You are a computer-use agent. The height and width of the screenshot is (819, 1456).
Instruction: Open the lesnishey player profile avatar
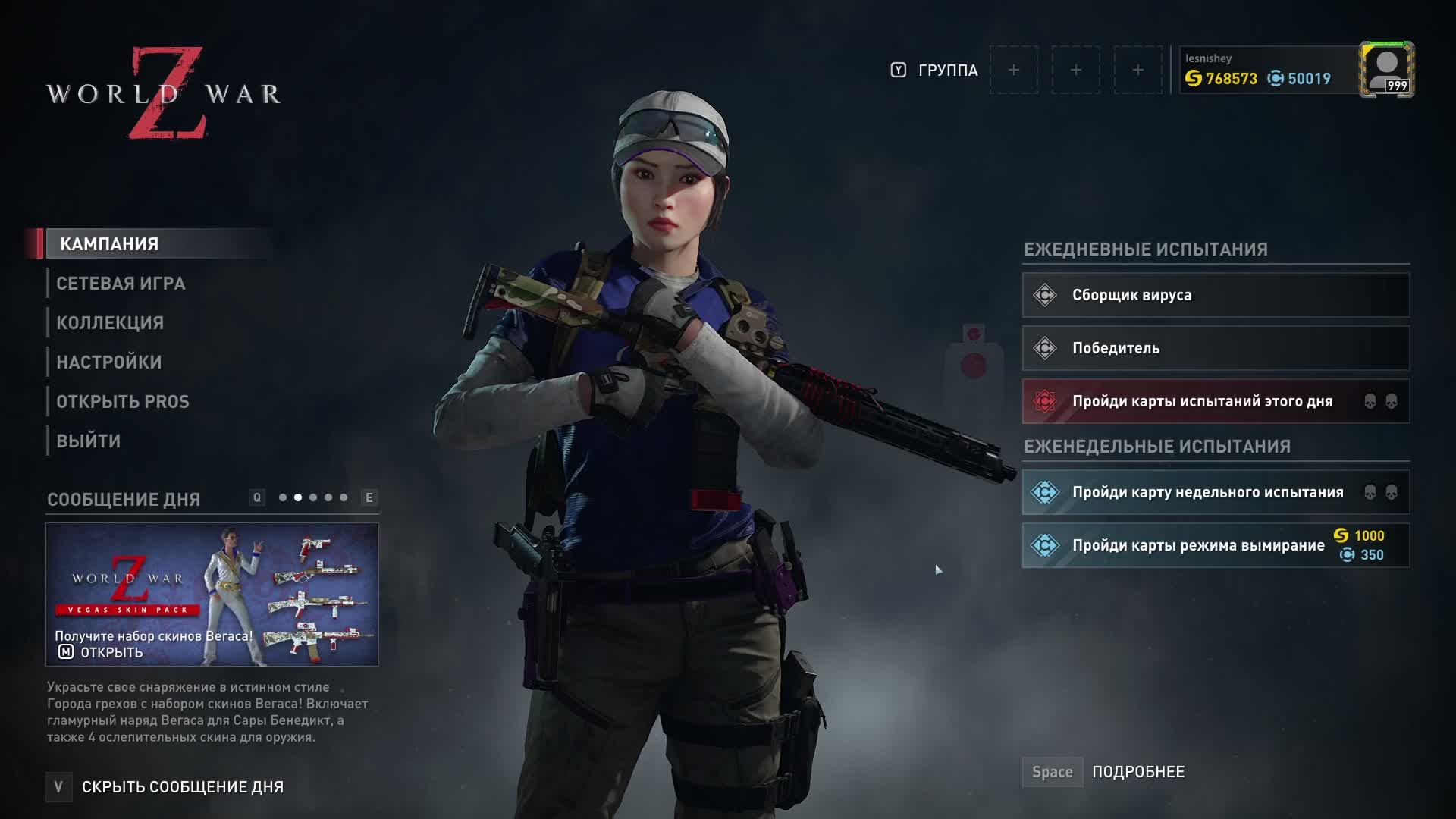(x=1386, y=70)
